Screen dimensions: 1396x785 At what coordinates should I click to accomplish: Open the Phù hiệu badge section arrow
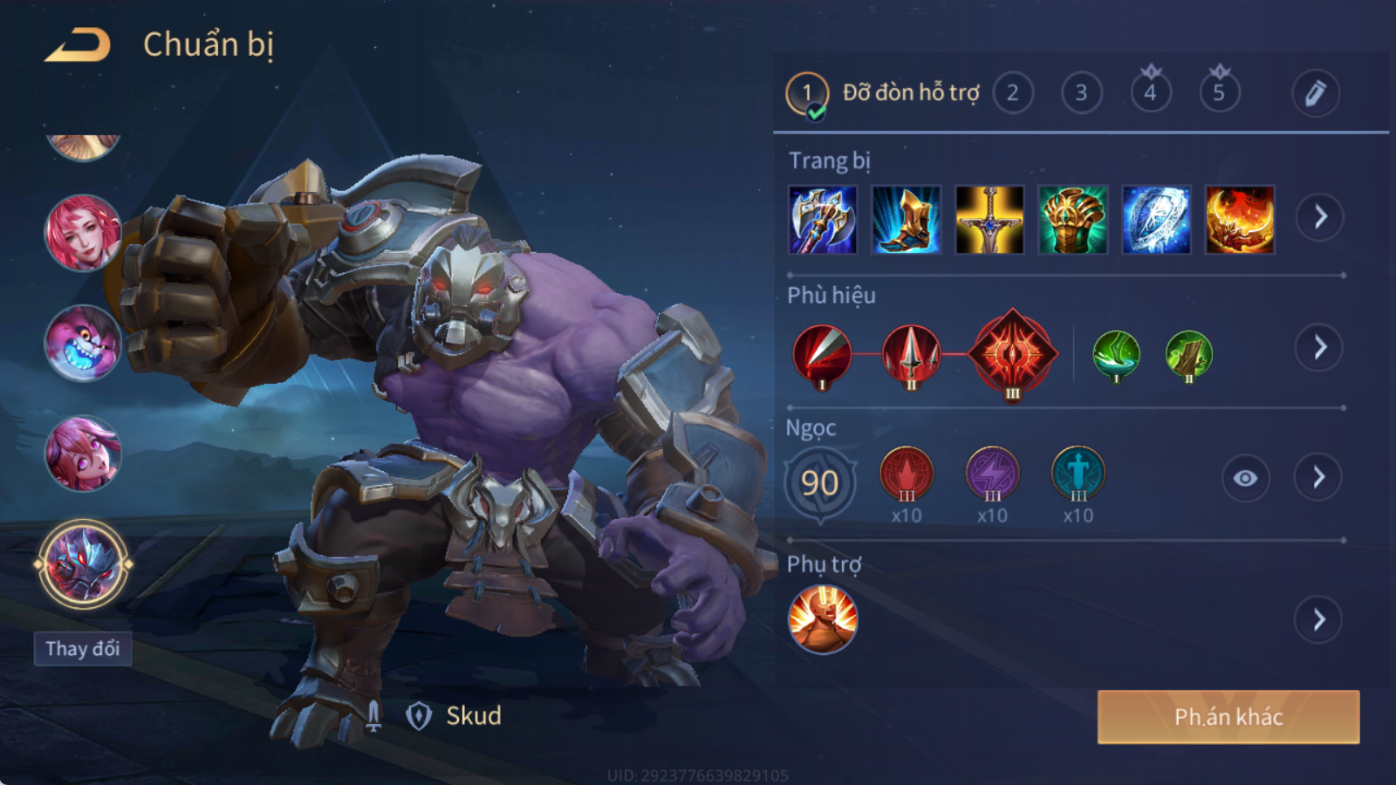coord(1320,347)
